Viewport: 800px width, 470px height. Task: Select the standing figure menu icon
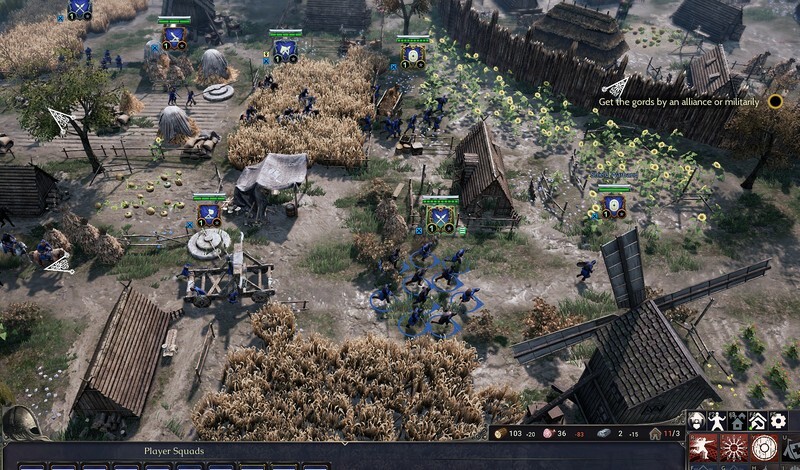point(716,421)
